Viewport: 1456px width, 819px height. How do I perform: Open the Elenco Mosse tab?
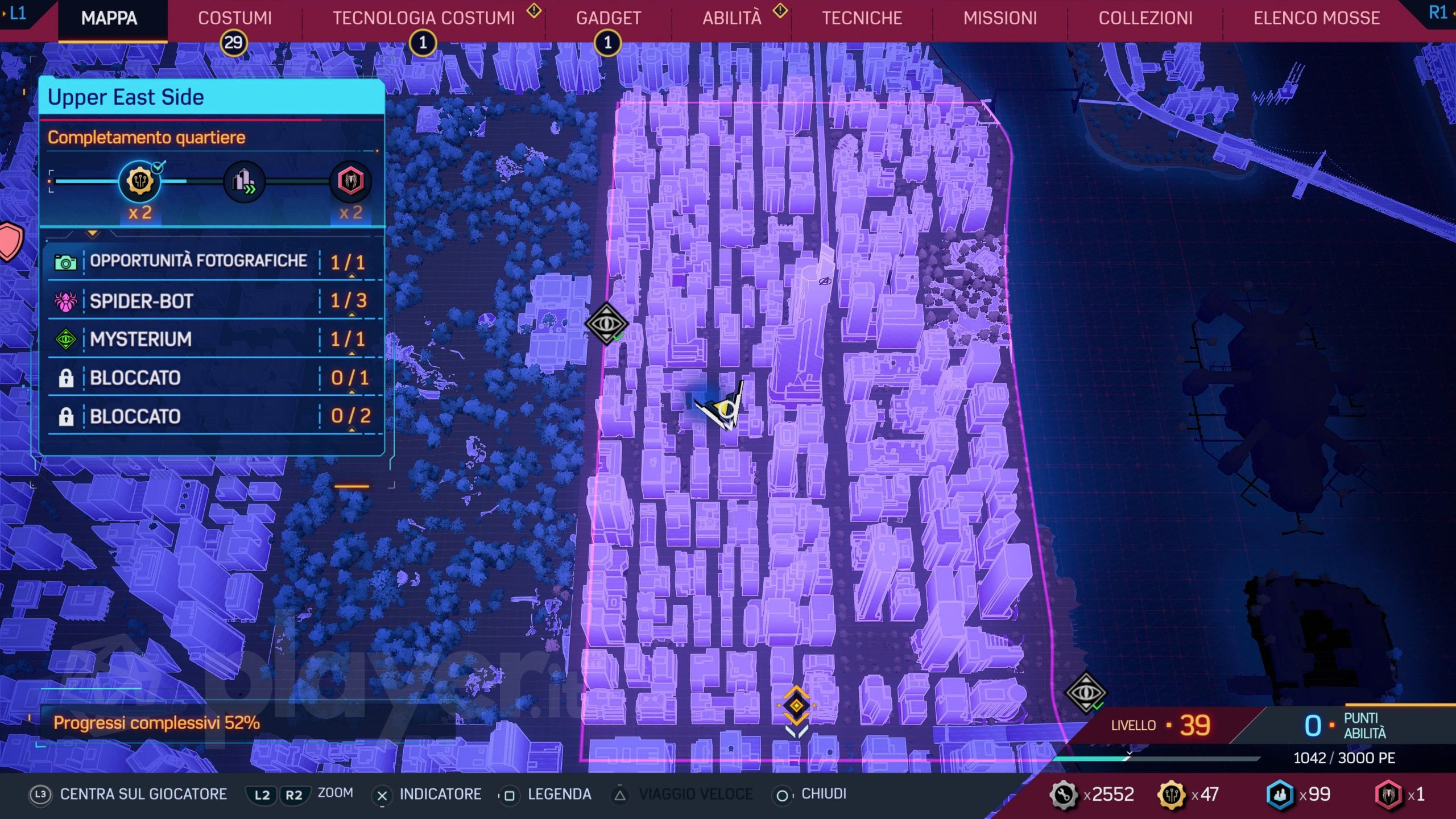click(1317, 18)
